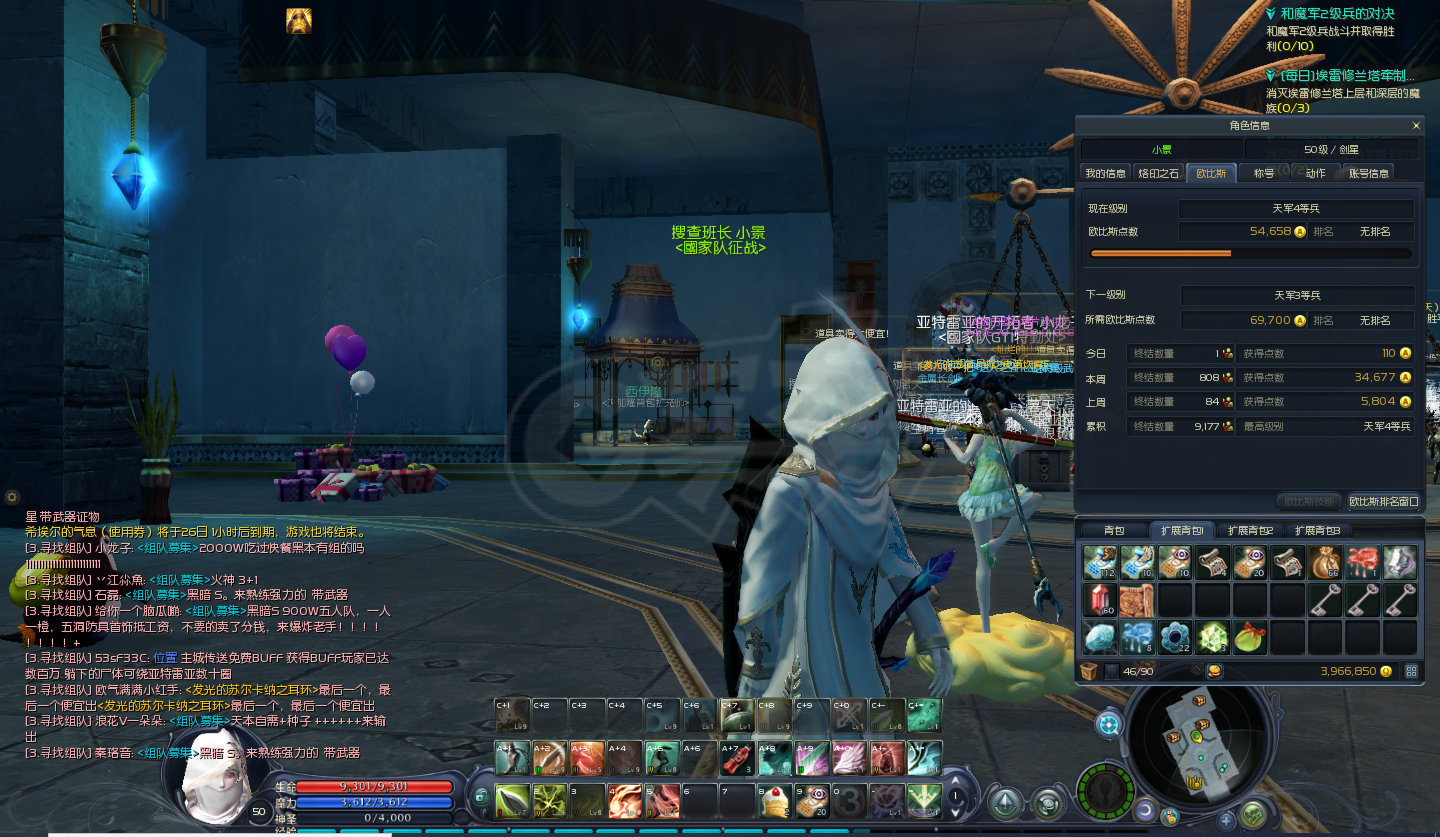Switch to the 我的信息 tab
This screenshot has width=1440, height=837.
(1106, 173)
